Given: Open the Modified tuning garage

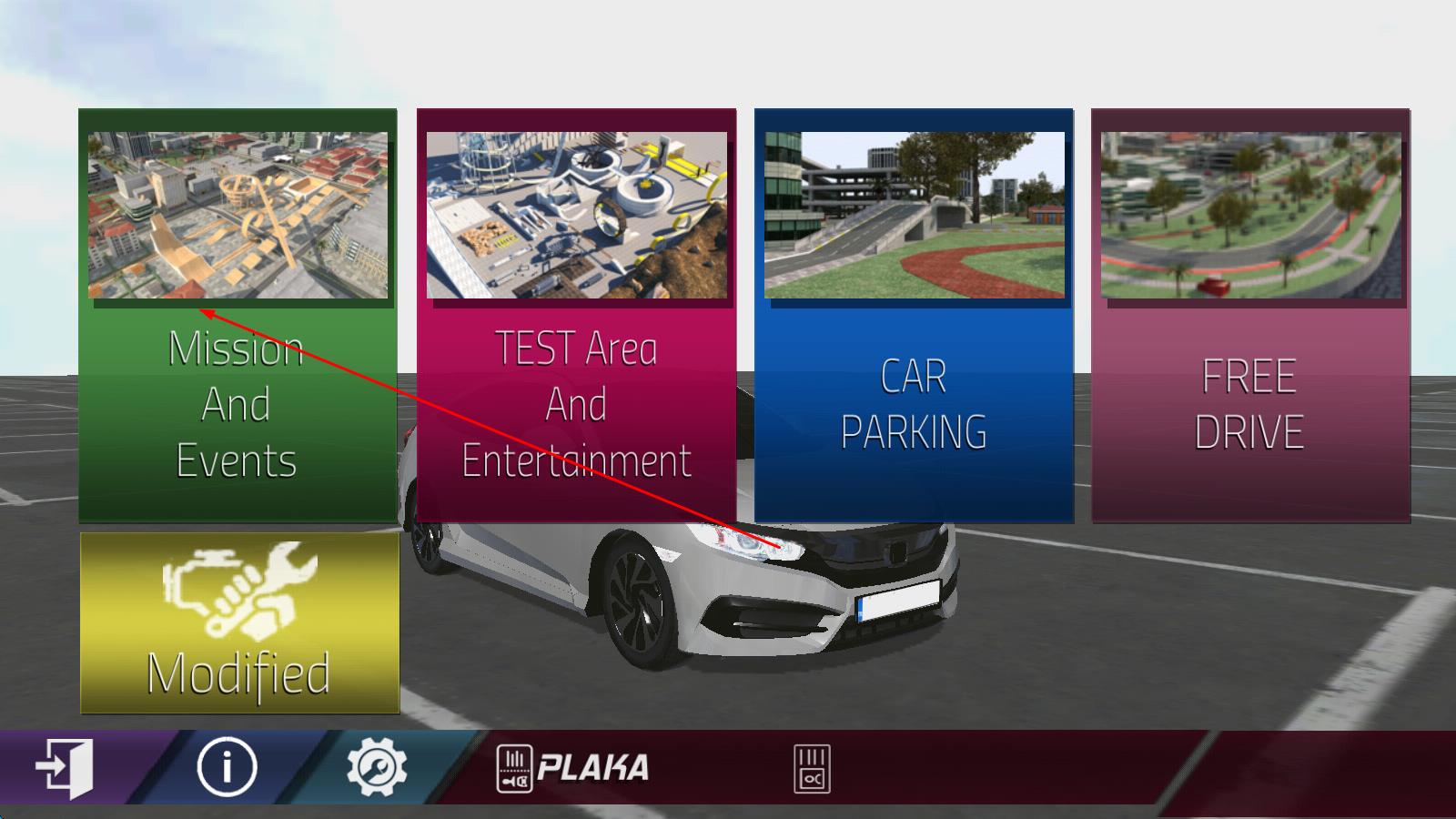Looking at the screenshot, I should (239, 622).
